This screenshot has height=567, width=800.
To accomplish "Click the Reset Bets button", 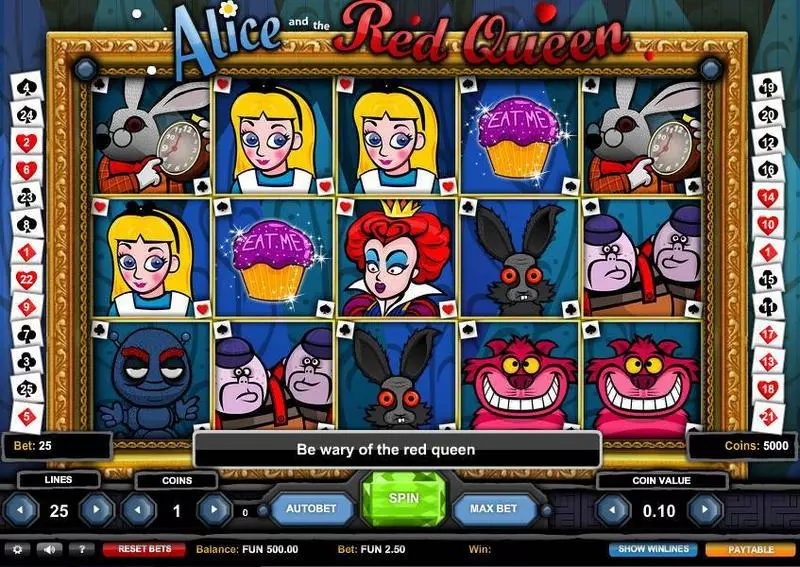I will tap(144, 549).
